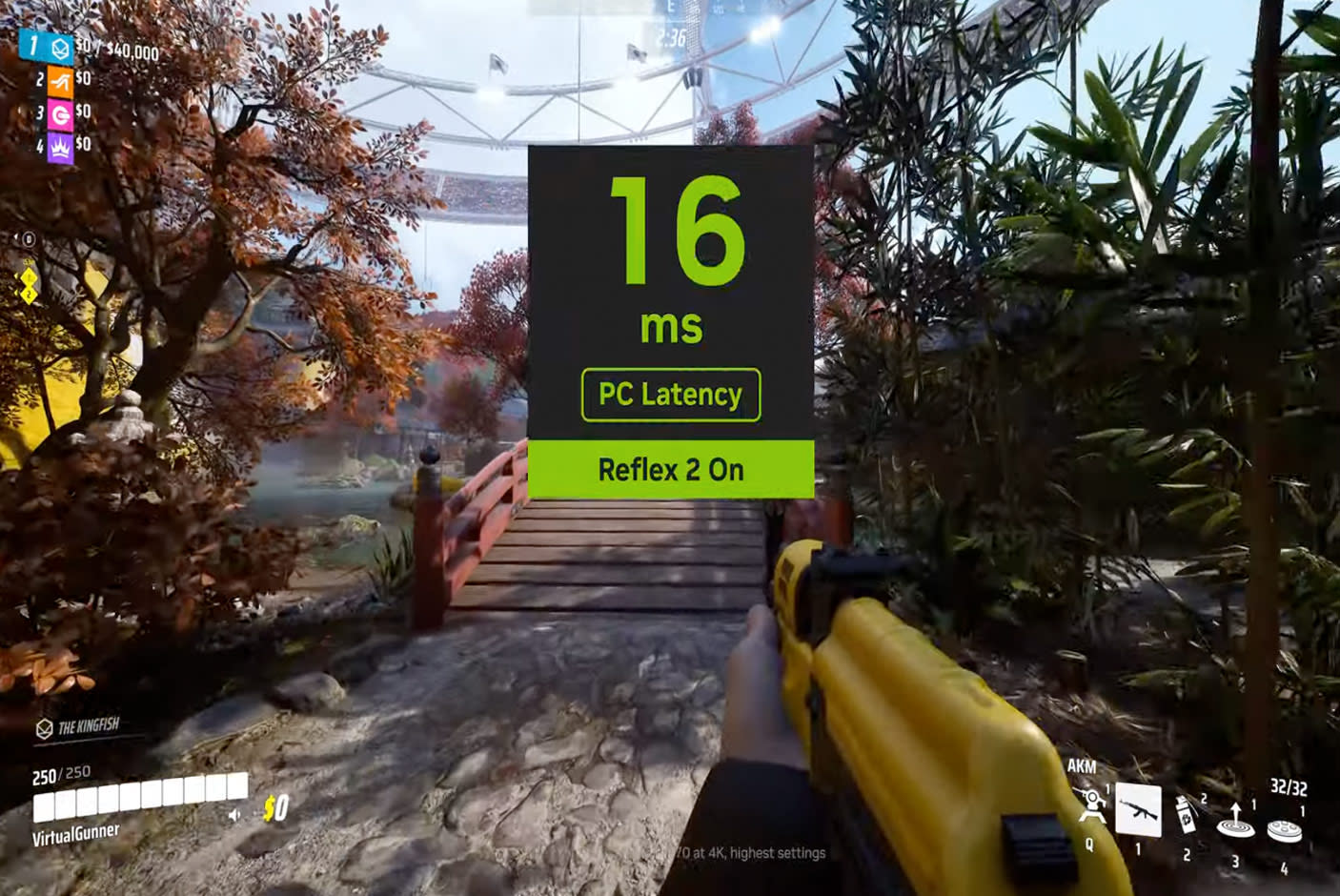Click the blue first-place team icon
The width and height of the screenshot is (1340, 896).
tap(60, 50)
